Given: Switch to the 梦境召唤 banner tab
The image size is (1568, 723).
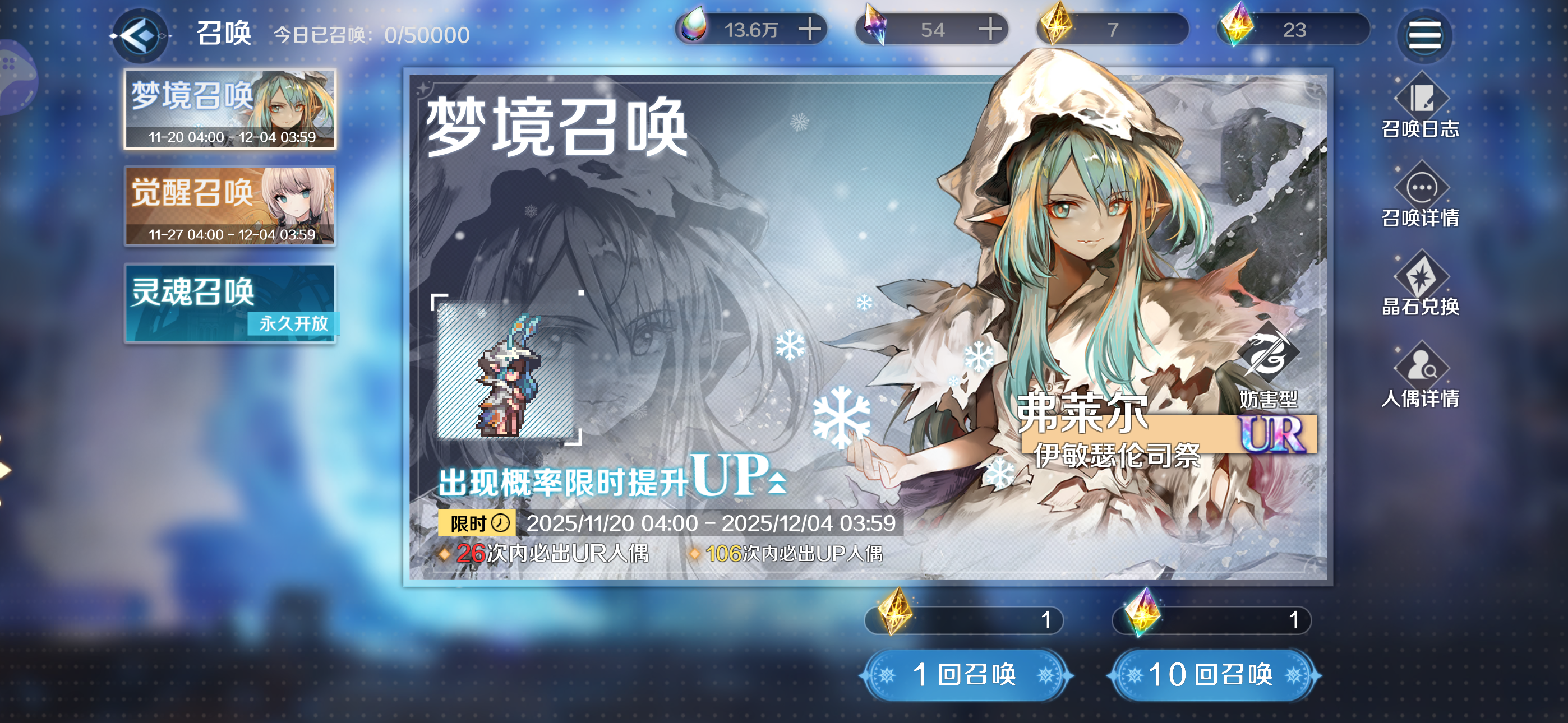Looking at the screenshot, I should pyautogui.click(x=230, y=109).
